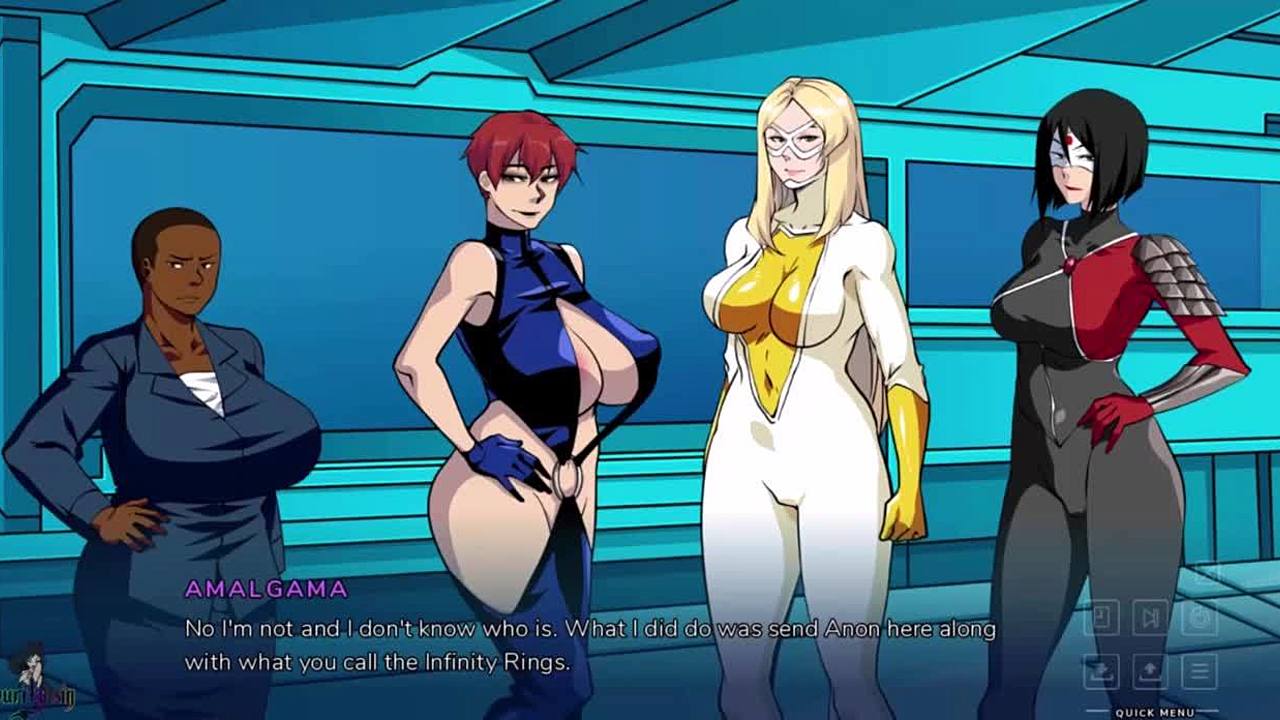1280x720 pixels.
Task: Toggle the auto-advance circular icon
Action: click(x=1199, y=617)
